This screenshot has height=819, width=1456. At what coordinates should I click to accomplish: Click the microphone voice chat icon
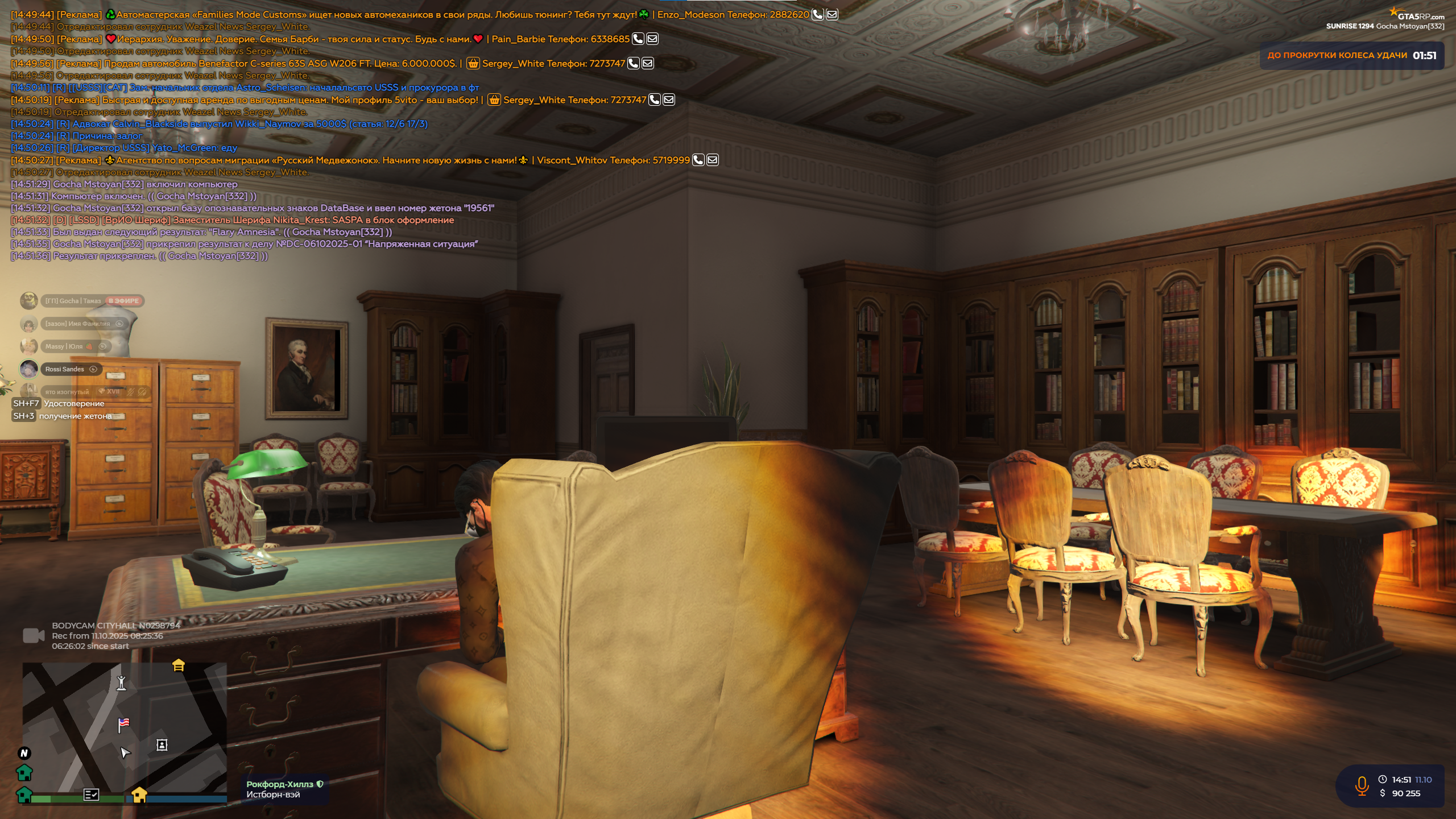pos(1362,786)
